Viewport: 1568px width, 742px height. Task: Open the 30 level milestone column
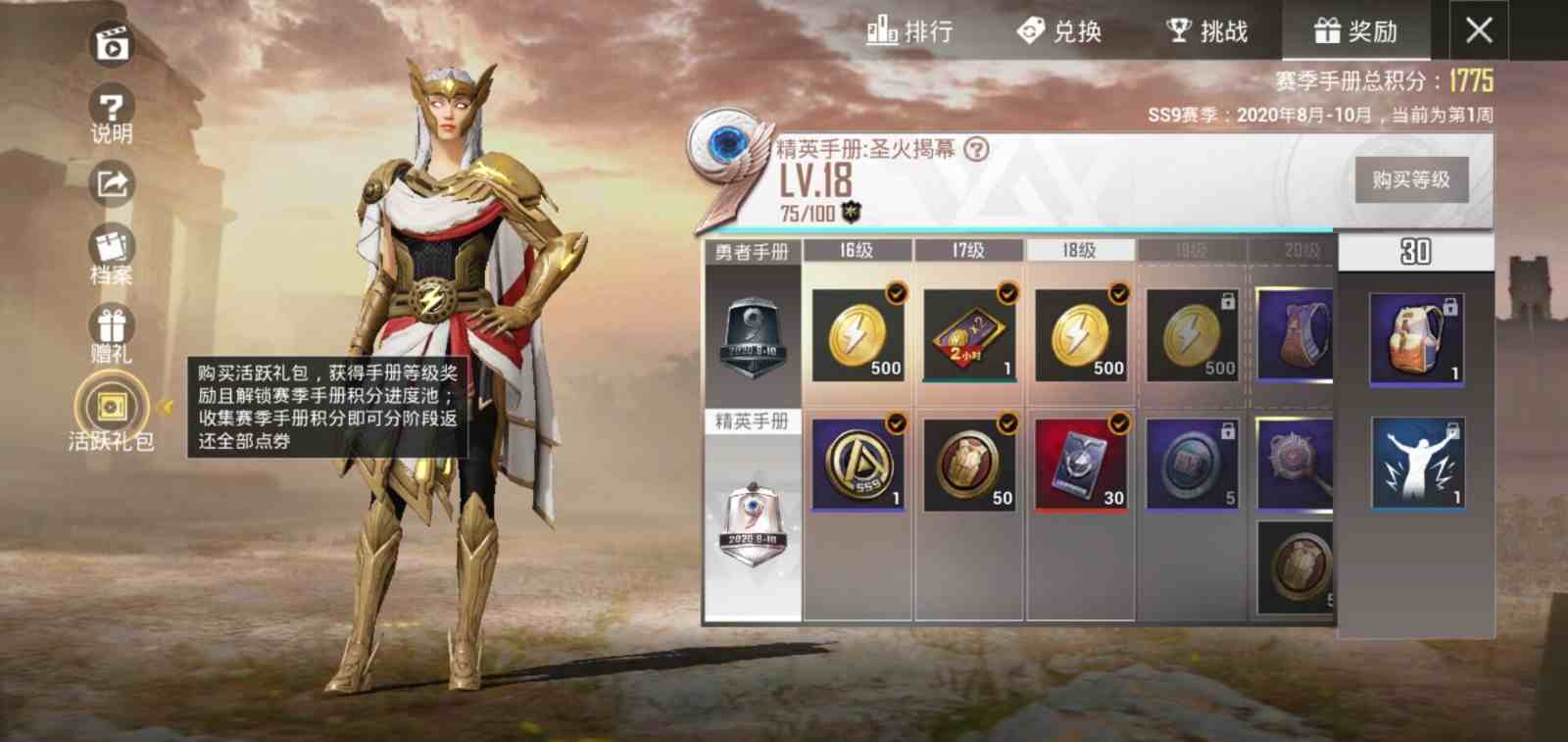(1415, 250)
